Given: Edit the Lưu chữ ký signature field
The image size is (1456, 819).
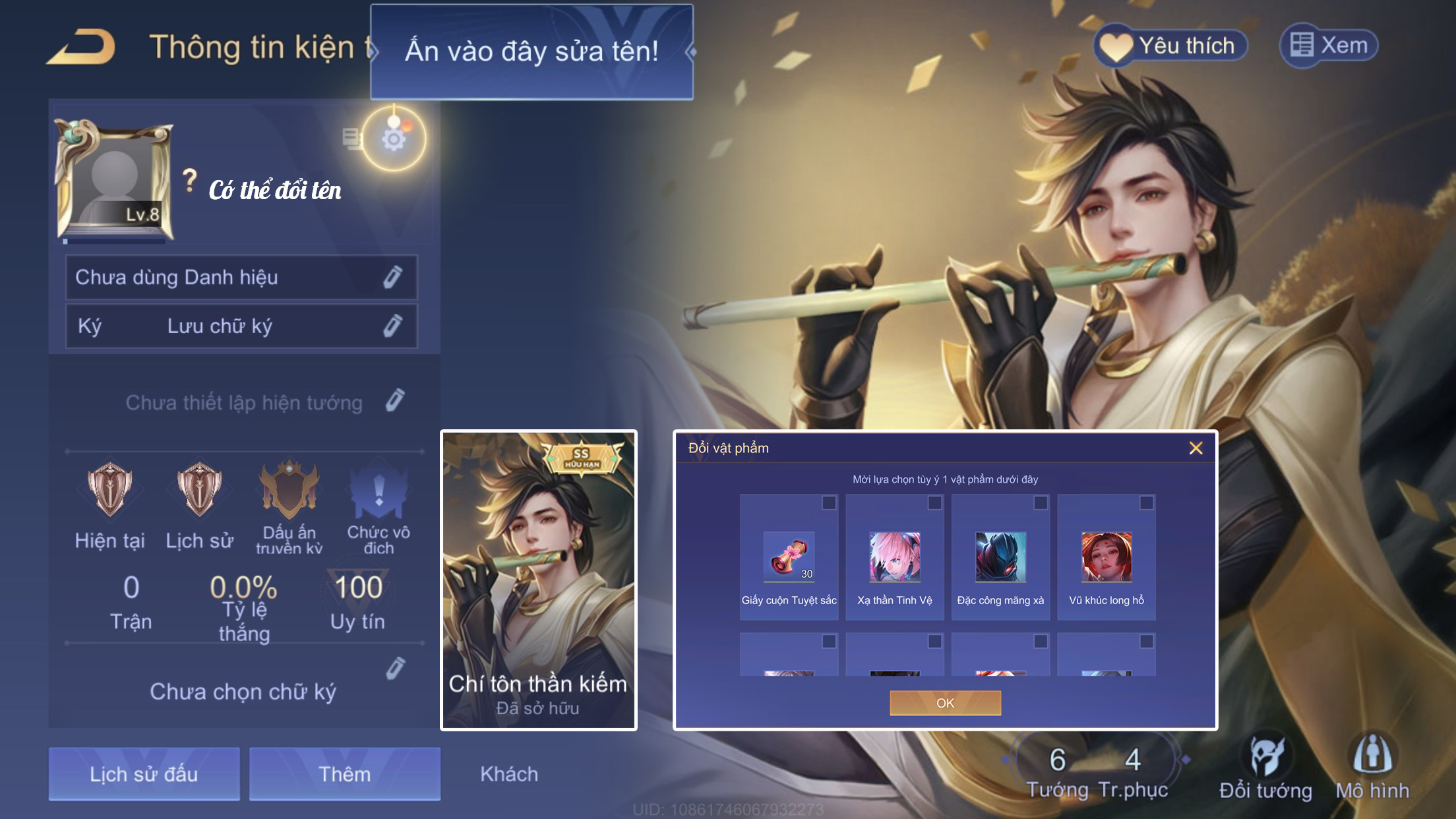Looking at the screenshot, I should click(392, 326).
